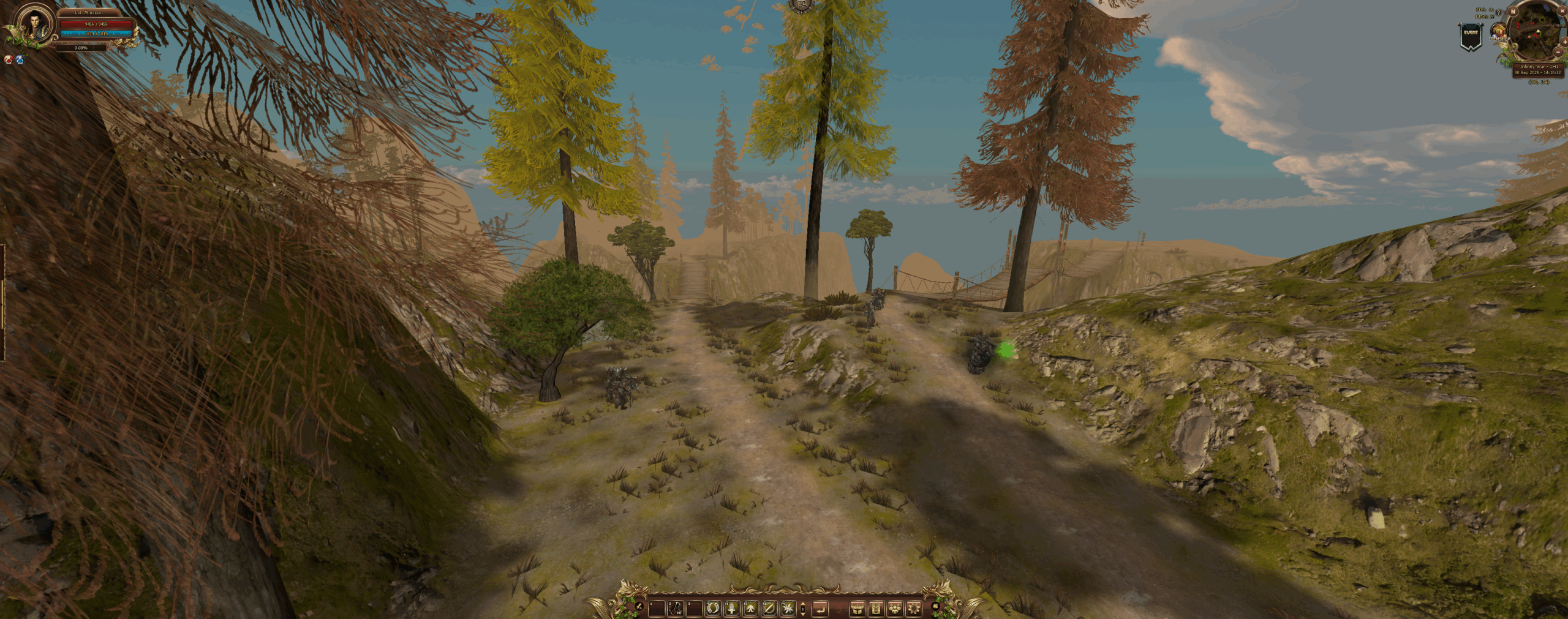Screen dimensions: 1568x619
Task: Open the full map with M button
Action: click(x=1513, y=12)
